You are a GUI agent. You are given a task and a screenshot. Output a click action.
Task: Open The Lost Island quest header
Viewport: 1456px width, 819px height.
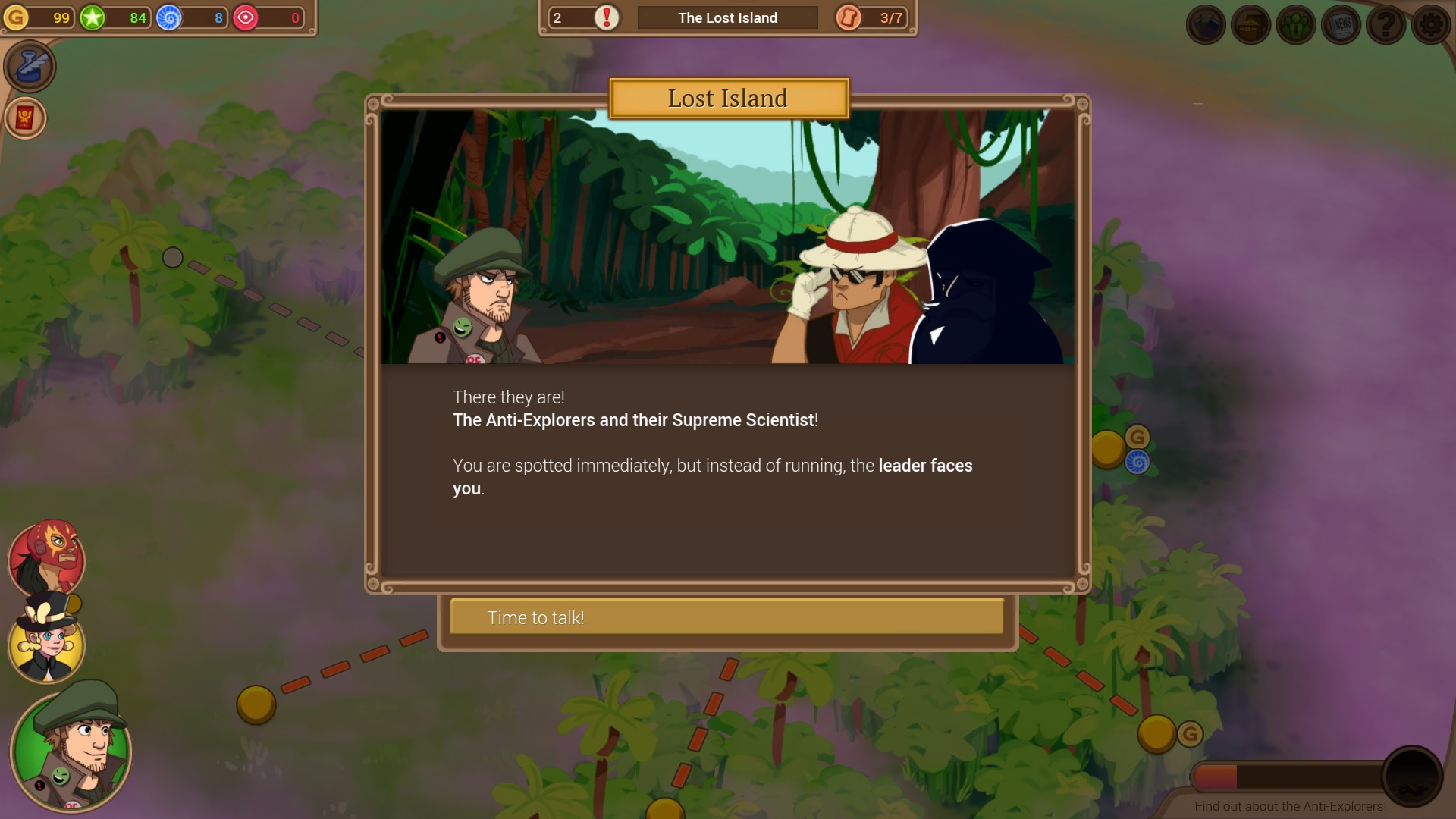coord(727,17)
